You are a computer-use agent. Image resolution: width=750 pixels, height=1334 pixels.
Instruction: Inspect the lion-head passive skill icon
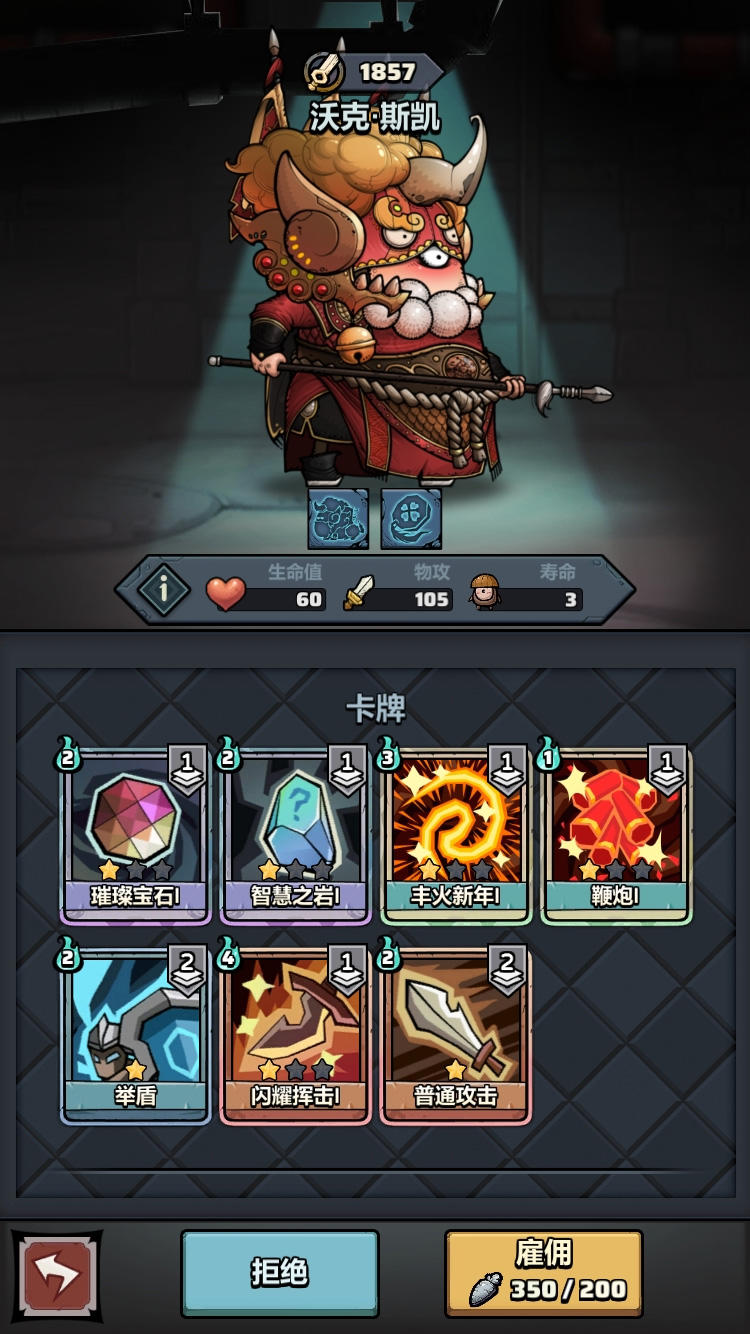[338, 519]
